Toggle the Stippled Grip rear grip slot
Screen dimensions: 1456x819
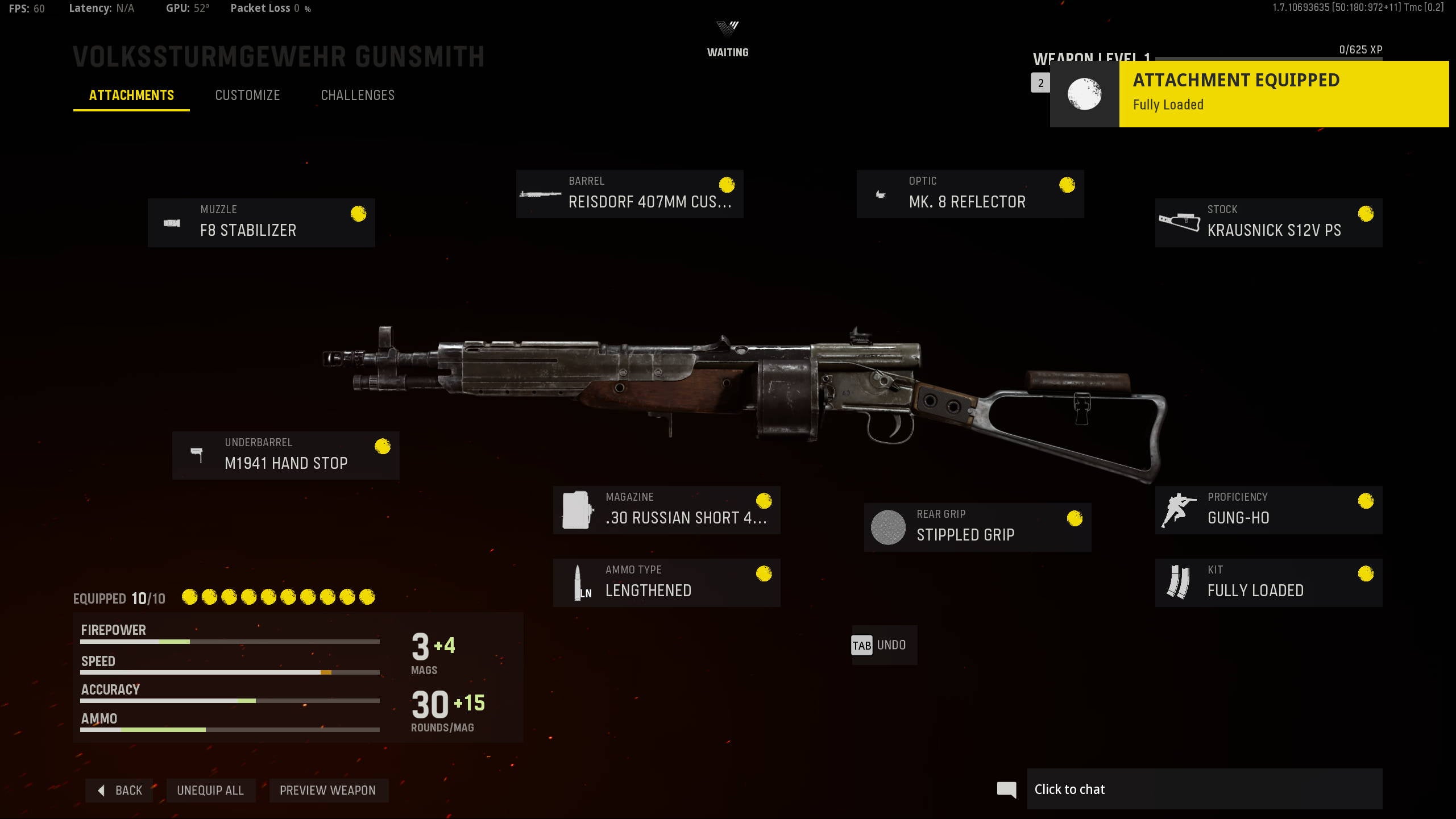tap(978, 527)
